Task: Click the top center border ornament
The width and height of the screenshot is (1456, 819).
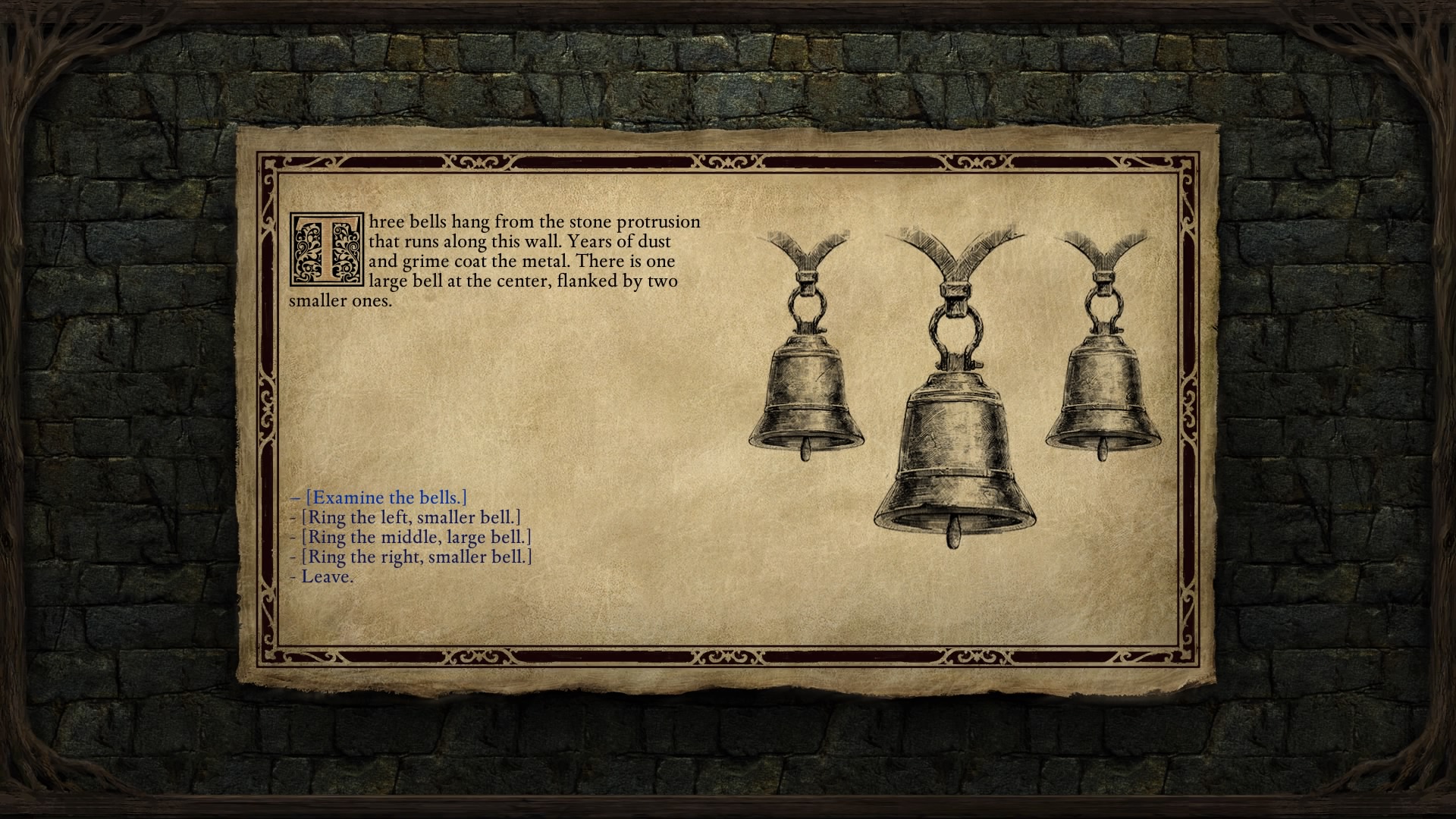Action: pyautogui.click(x=726, y=159)
